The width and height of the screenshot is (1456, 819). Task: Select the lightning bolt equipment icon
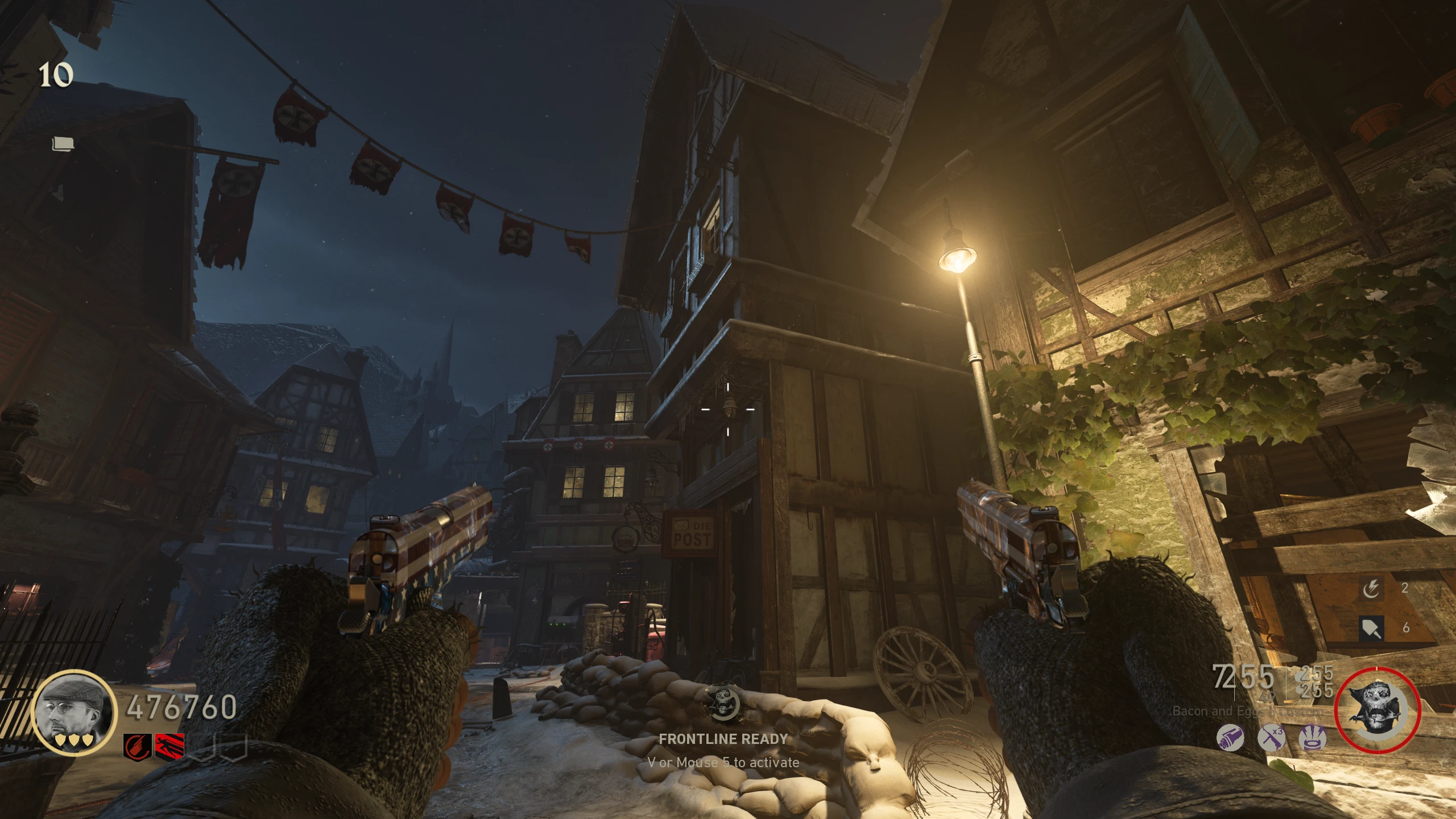[x=1371, y=589]
